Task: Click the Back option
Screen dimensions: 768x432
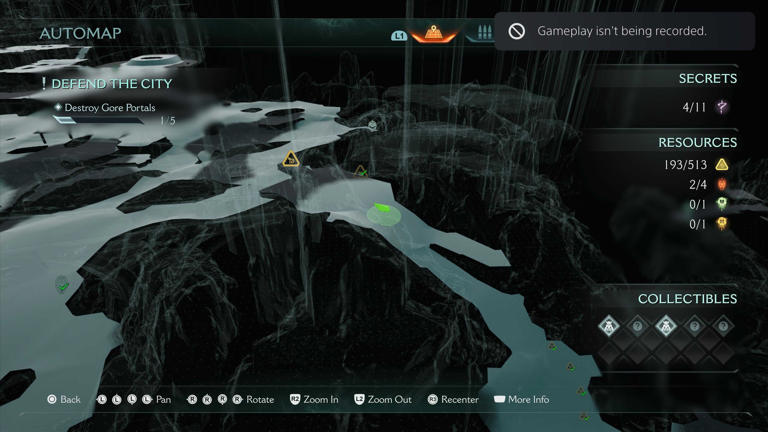Action: point(62,399)
